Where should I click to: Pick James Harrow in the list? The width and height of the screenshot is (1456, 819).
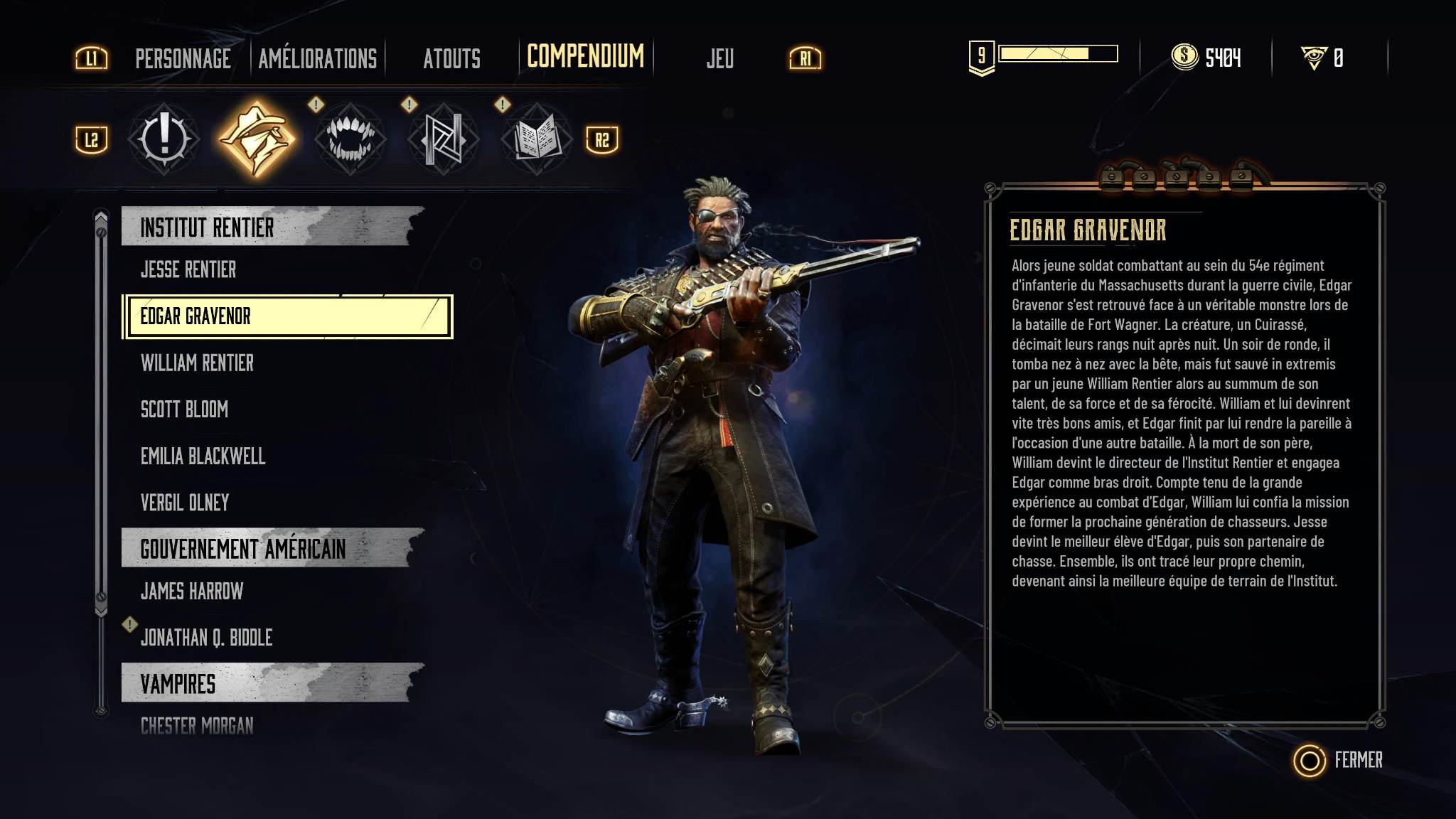192,591
